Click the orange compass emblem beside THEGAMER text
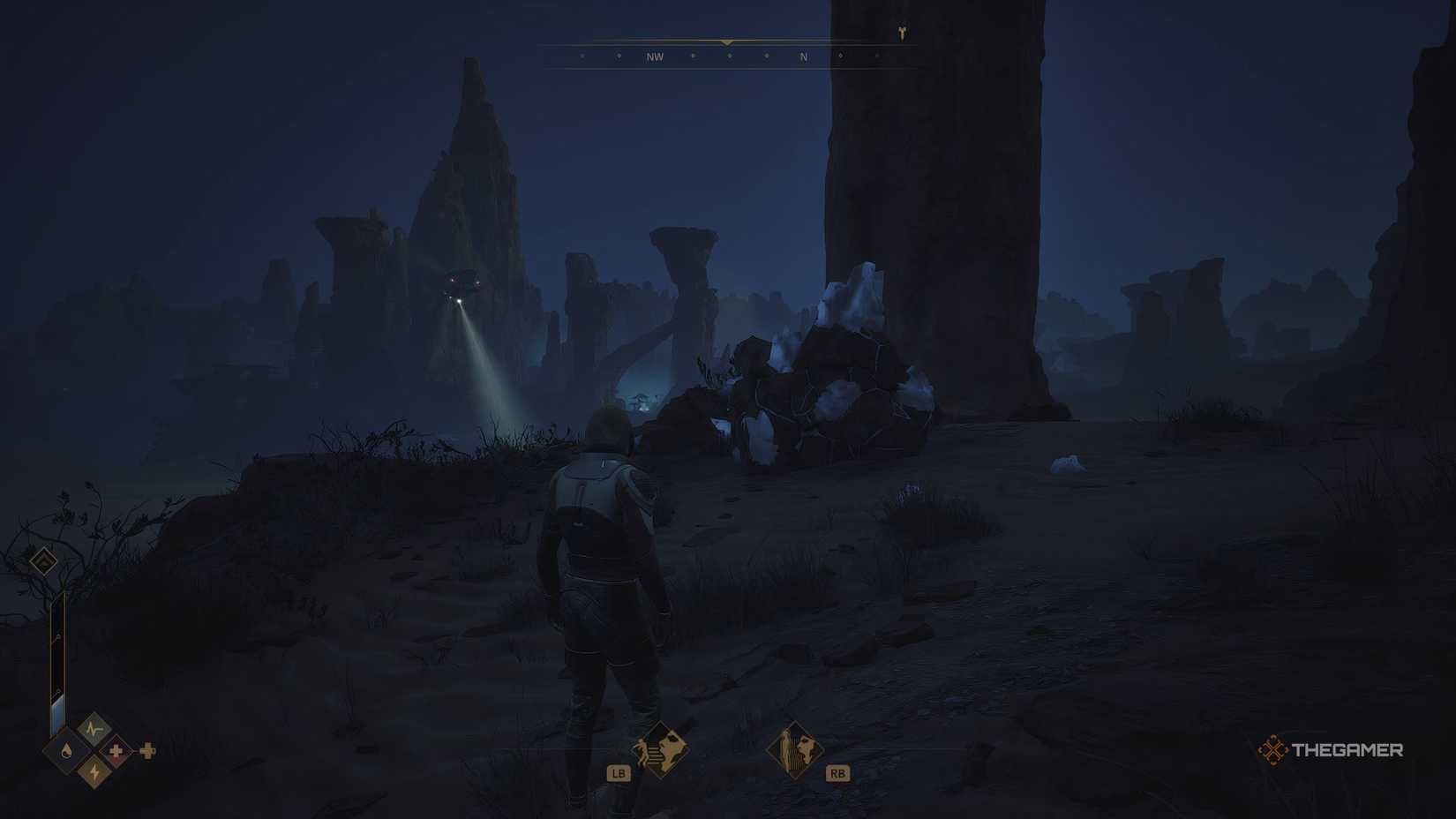 pos(1274,752)
